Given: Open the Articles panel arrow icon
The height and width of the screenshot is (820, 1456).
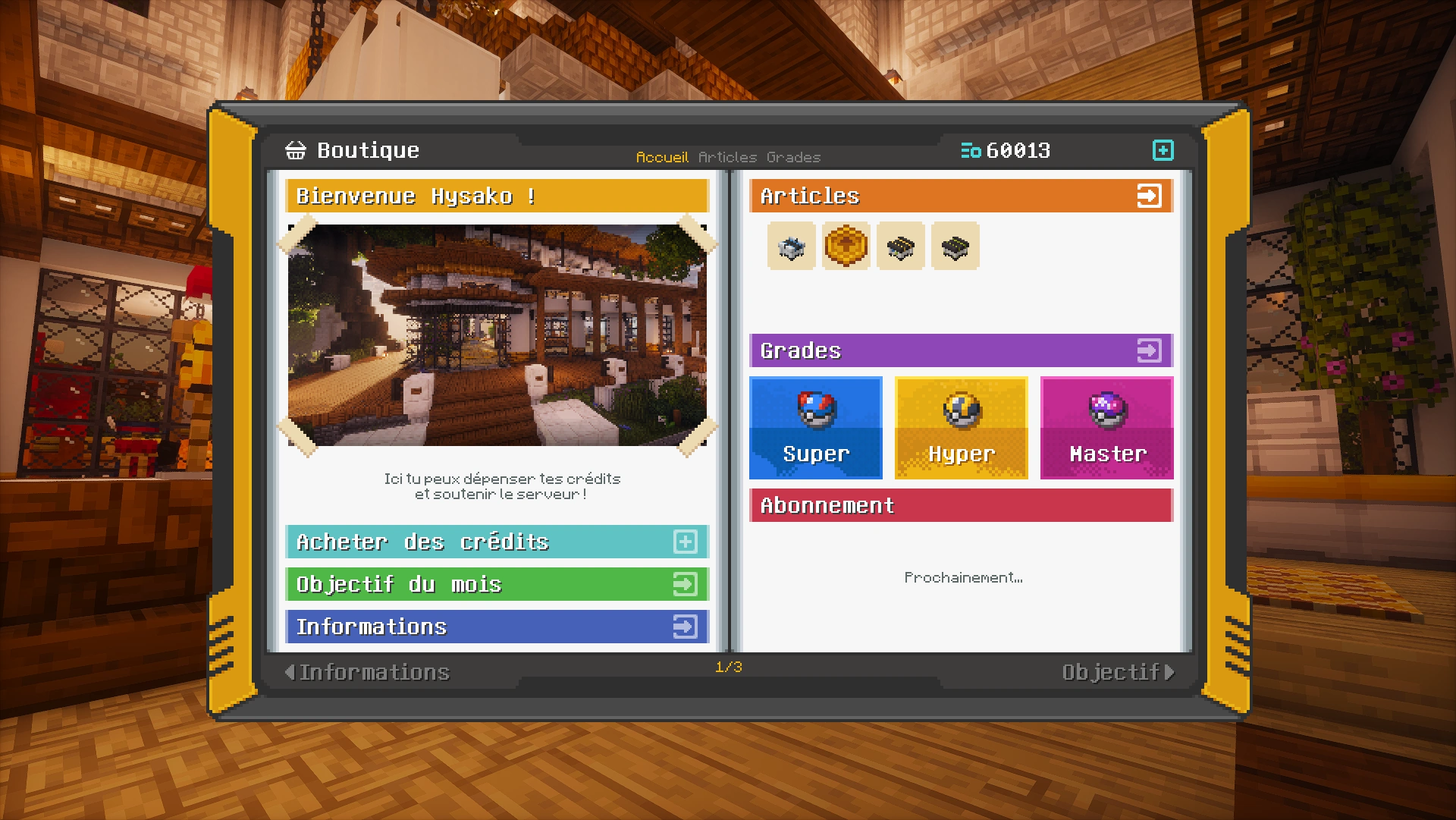Looking at the screenshot, I should (x=1150, y=196).
